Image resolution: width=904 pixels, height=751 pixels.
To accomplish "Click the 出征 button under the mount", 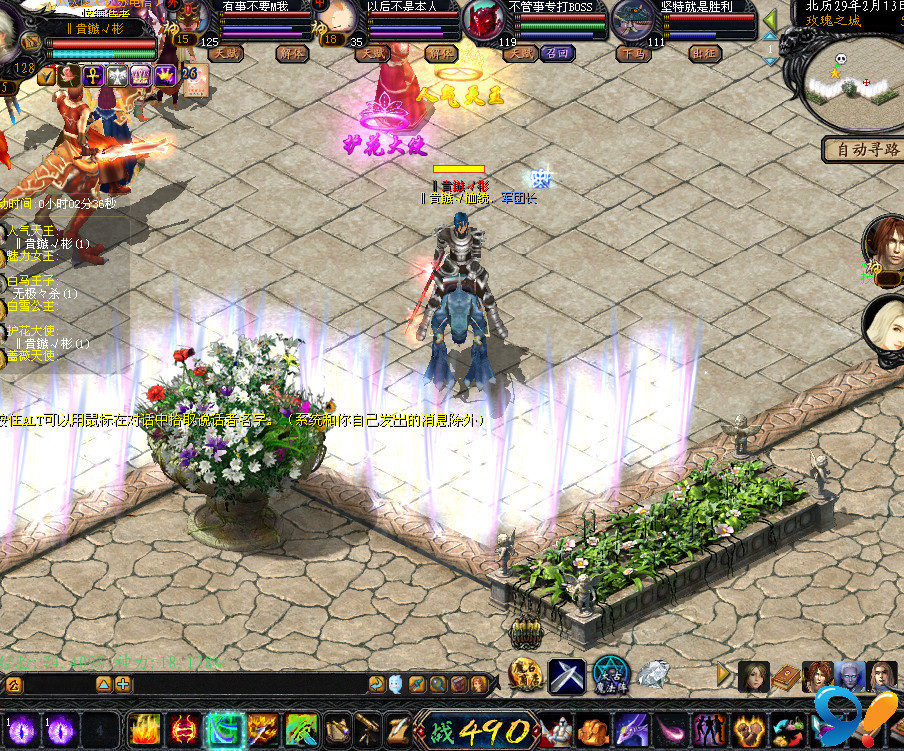I will [708, 53].
